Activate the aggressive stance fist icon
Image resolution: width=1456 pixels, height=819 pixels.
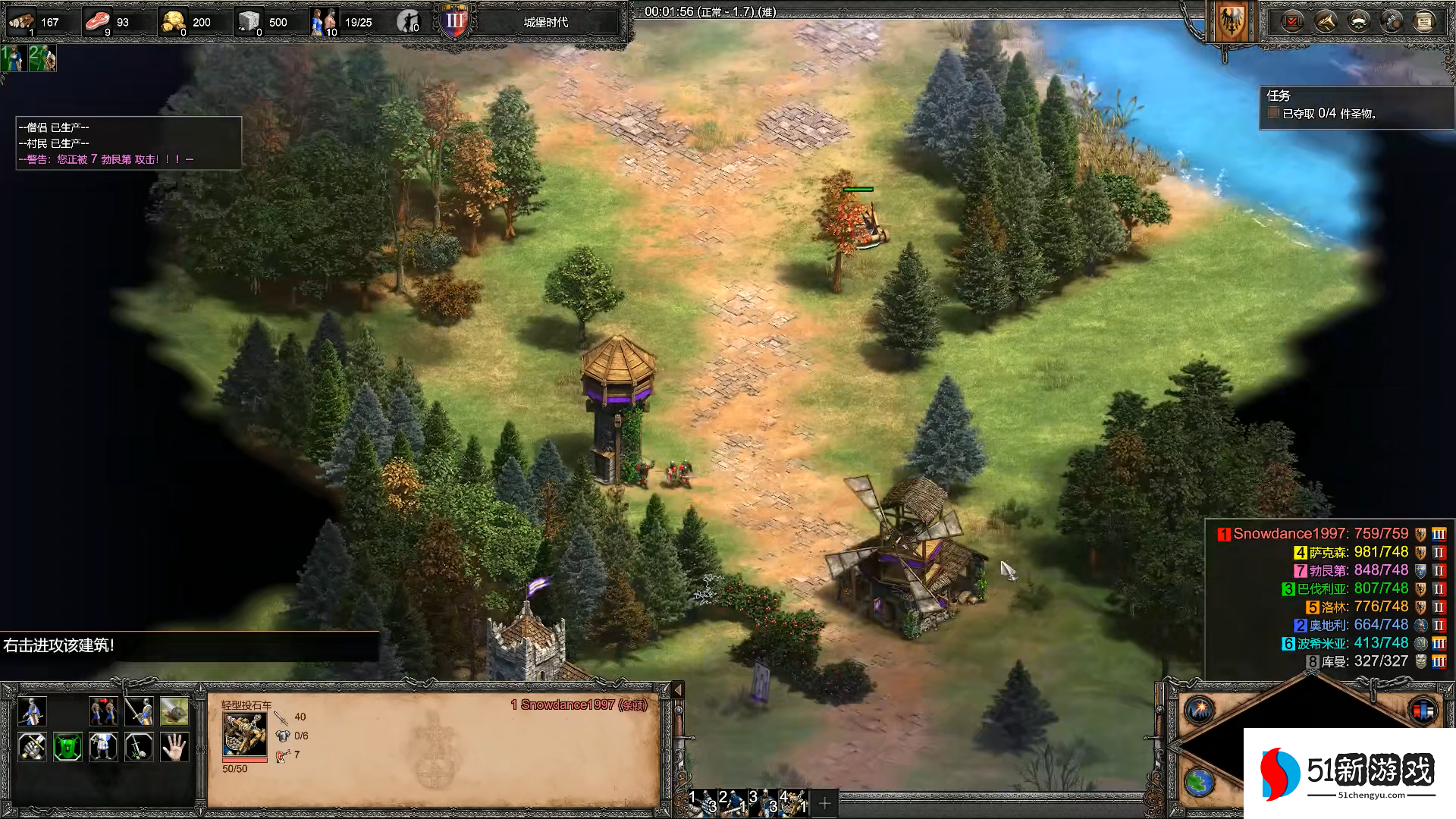pyautogui.click(x=32, y=747)
